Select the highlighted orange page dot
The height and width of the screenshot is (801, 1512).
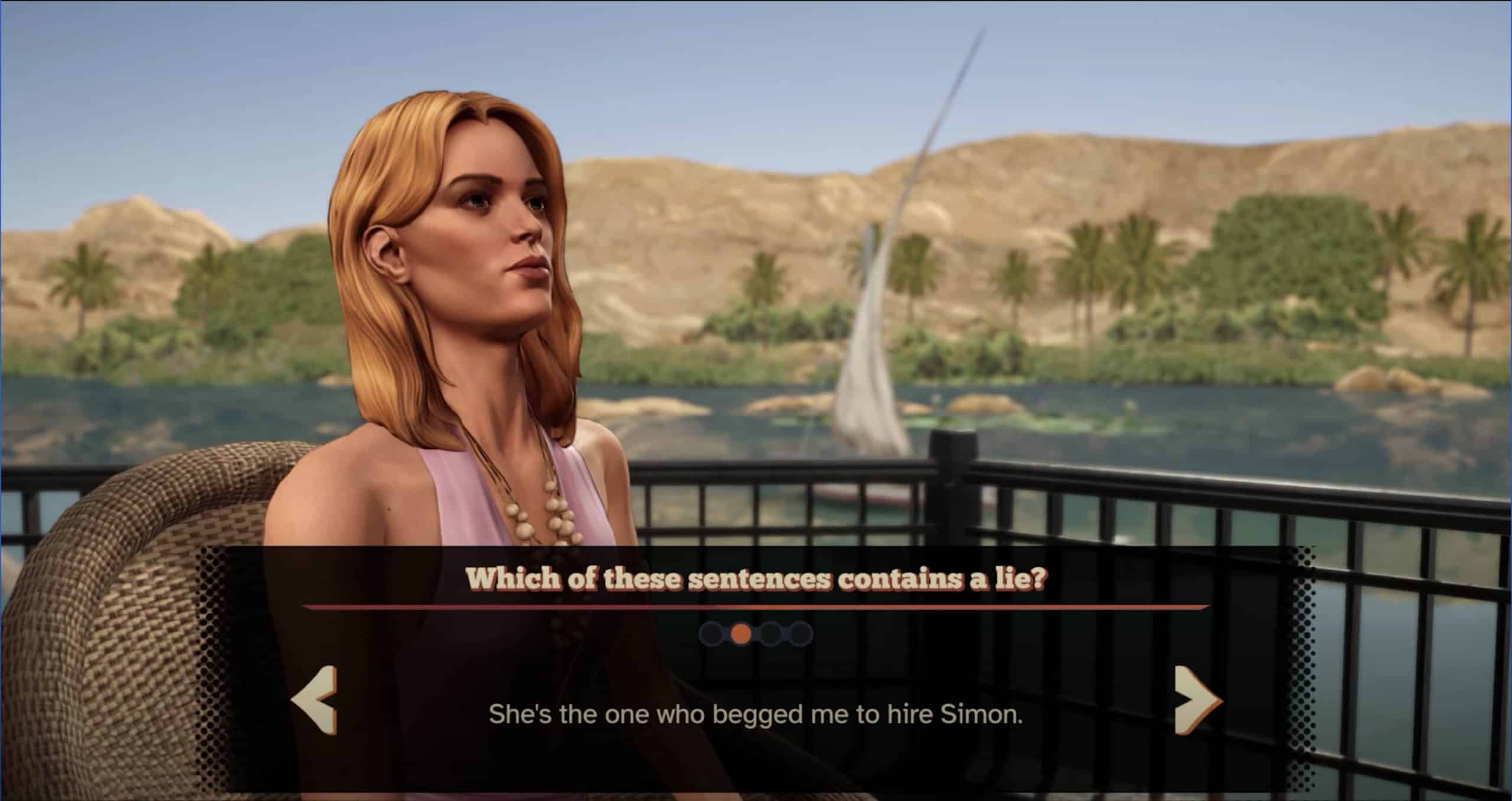click(x=741, y=634)
